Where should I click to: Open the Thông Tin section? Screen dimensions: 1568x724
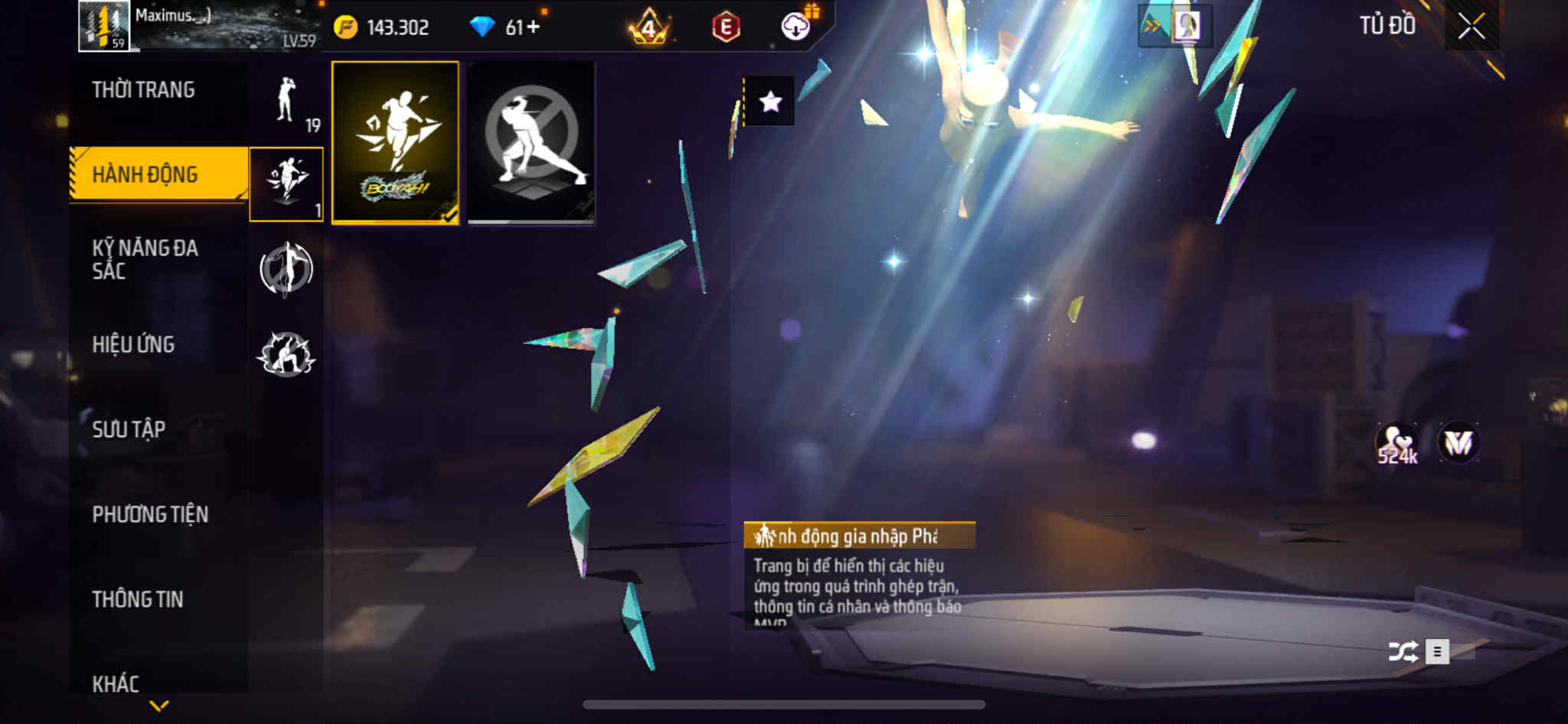(138, 599)
